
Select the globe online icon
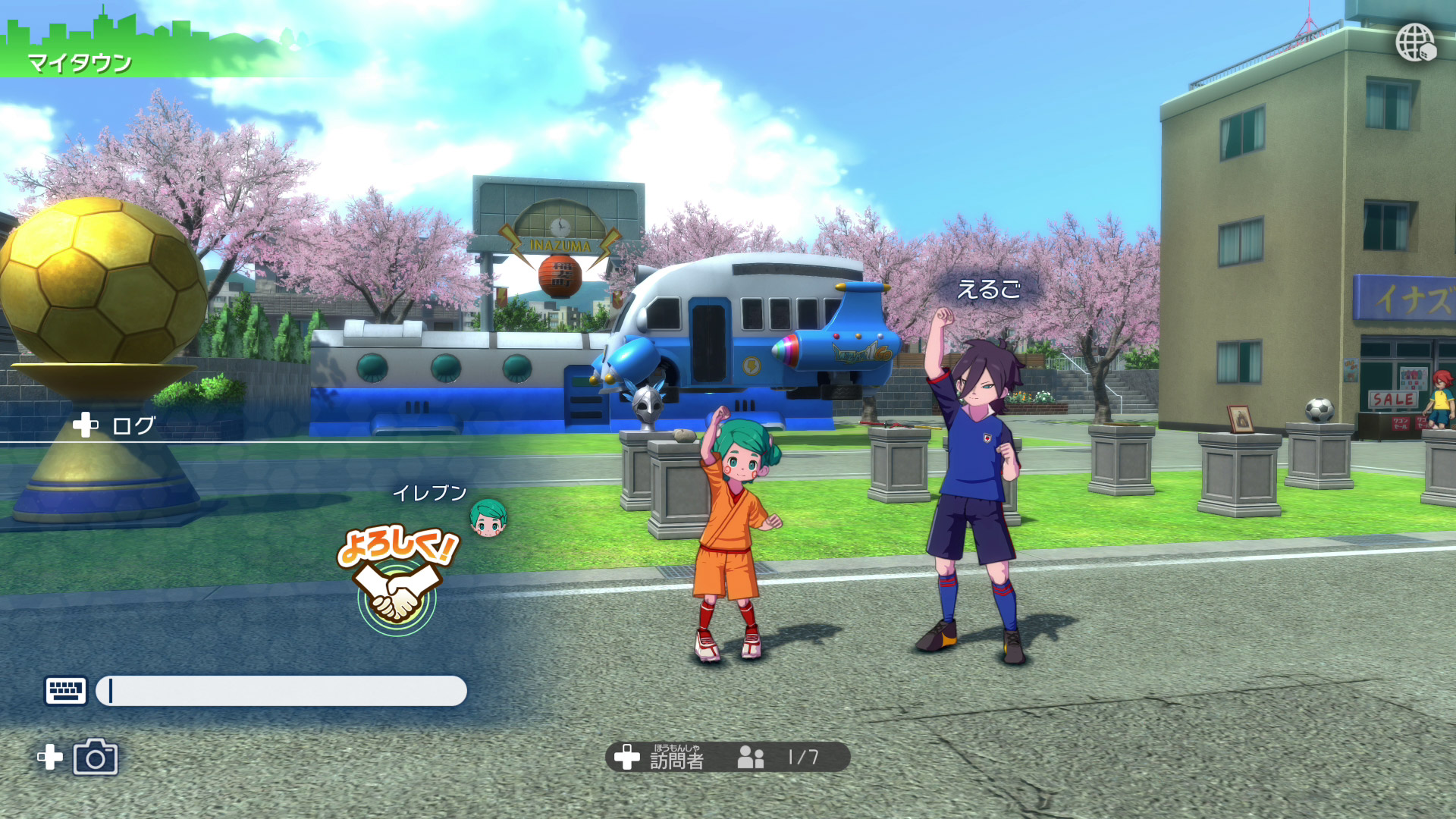coord(1415,42)
